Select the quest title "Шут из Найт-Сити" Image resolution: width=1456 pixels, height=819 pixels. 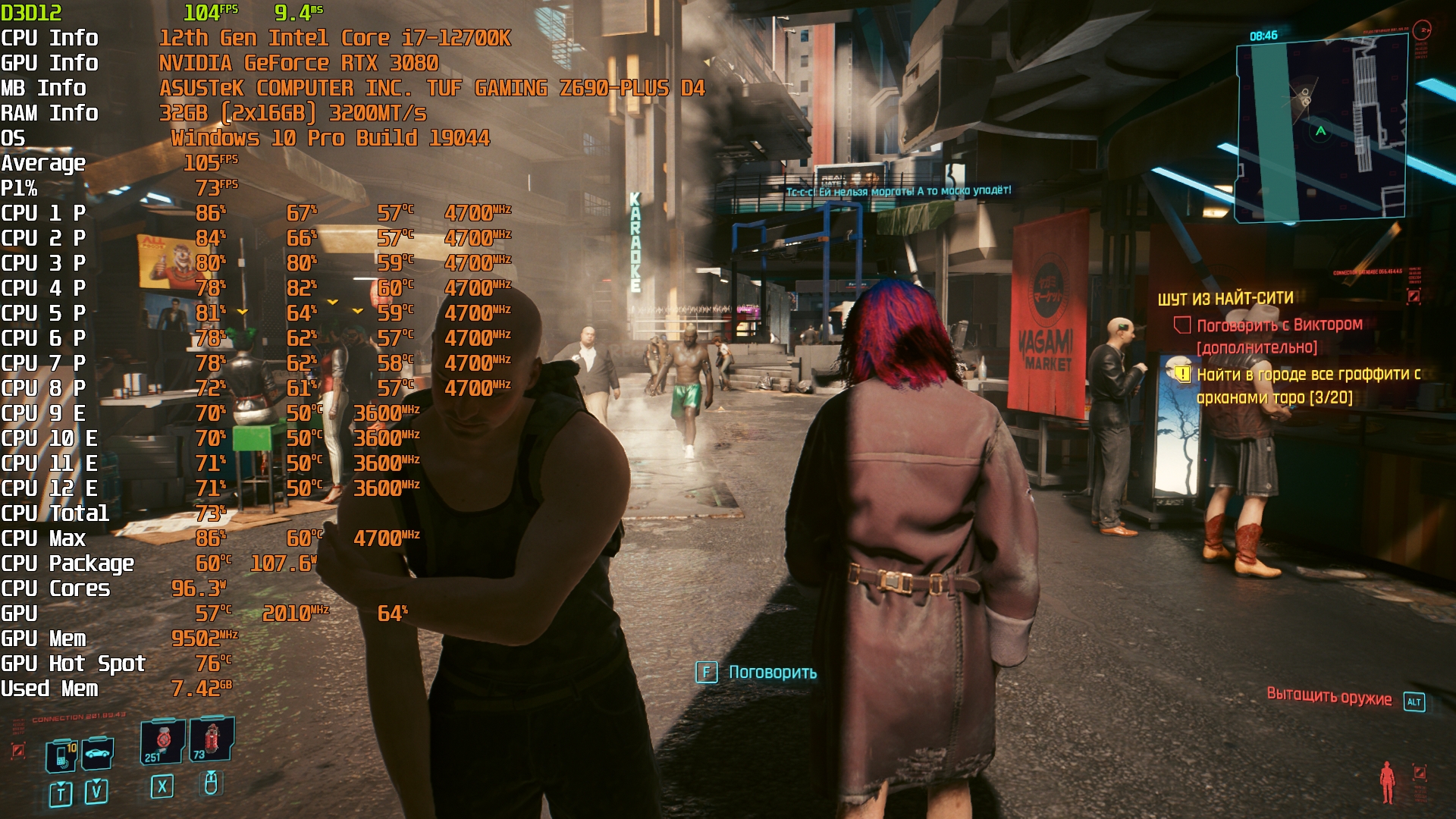[x=1225, y=299]
